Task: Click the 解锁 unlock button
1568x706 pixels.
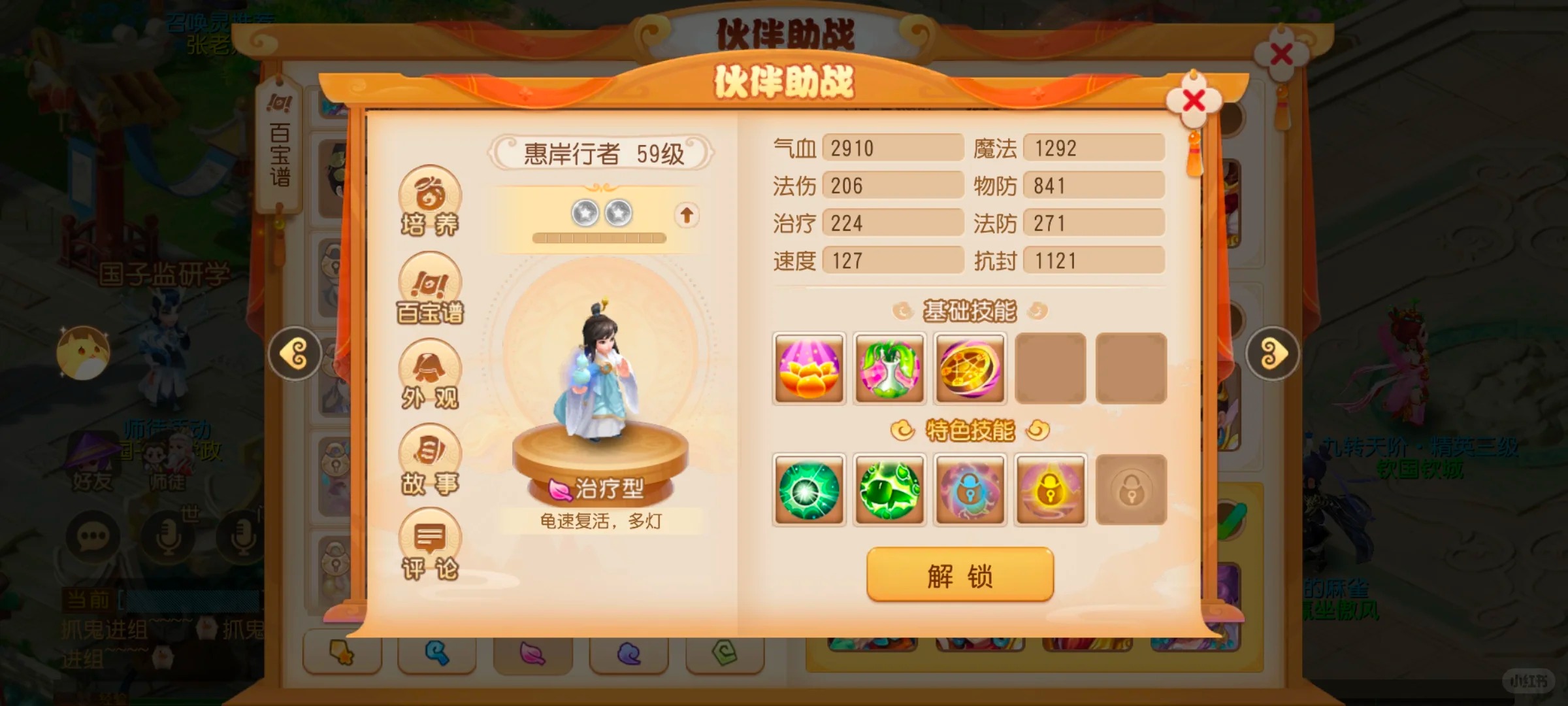Action: point(960,575)
